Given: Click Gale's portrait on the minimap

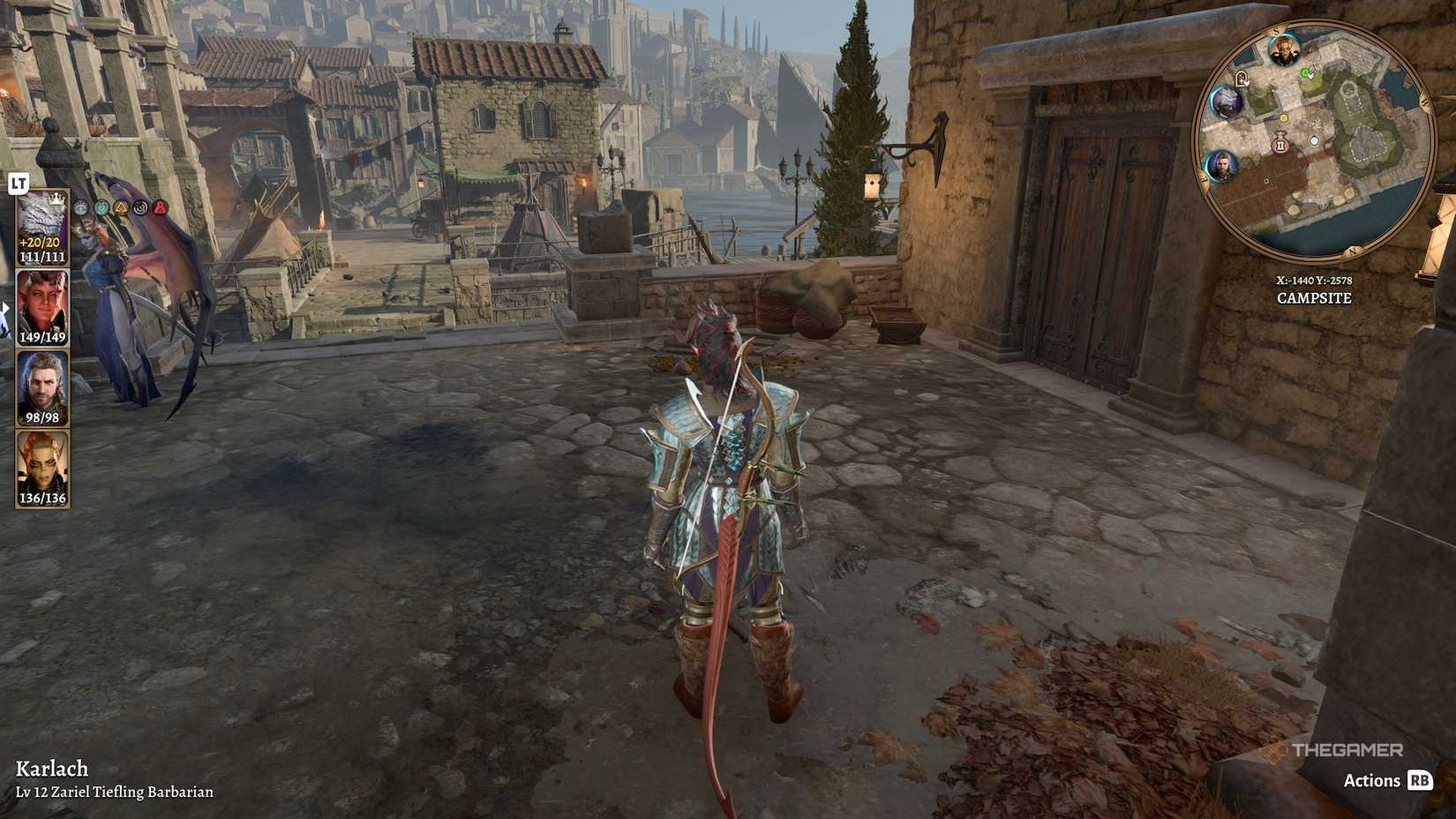Looking at the screenshot, I should pyautogui.click(x=1221, y=165).
